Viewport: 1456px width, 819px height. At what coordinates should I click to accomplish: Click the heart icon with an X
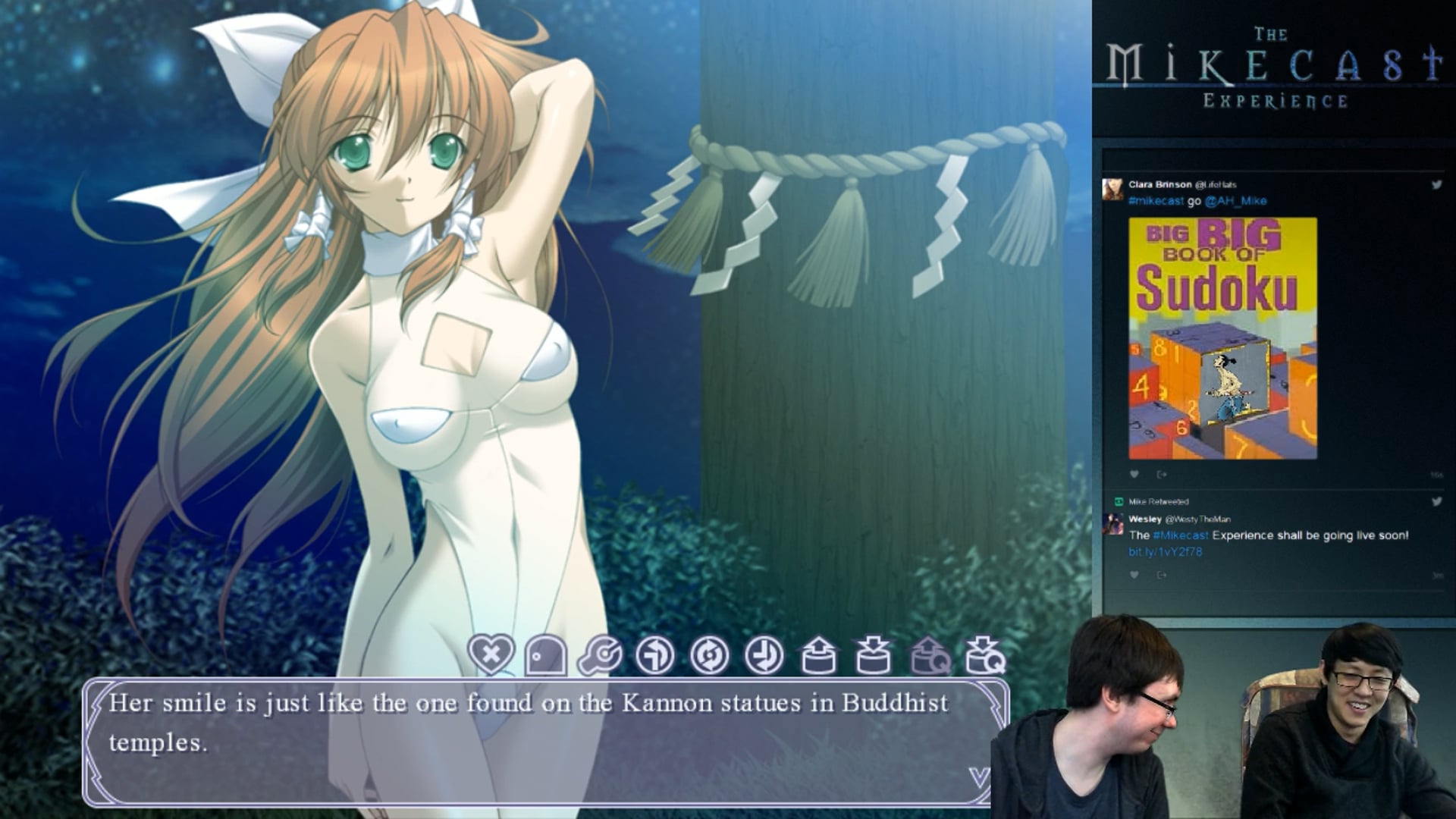coord(491,654)
